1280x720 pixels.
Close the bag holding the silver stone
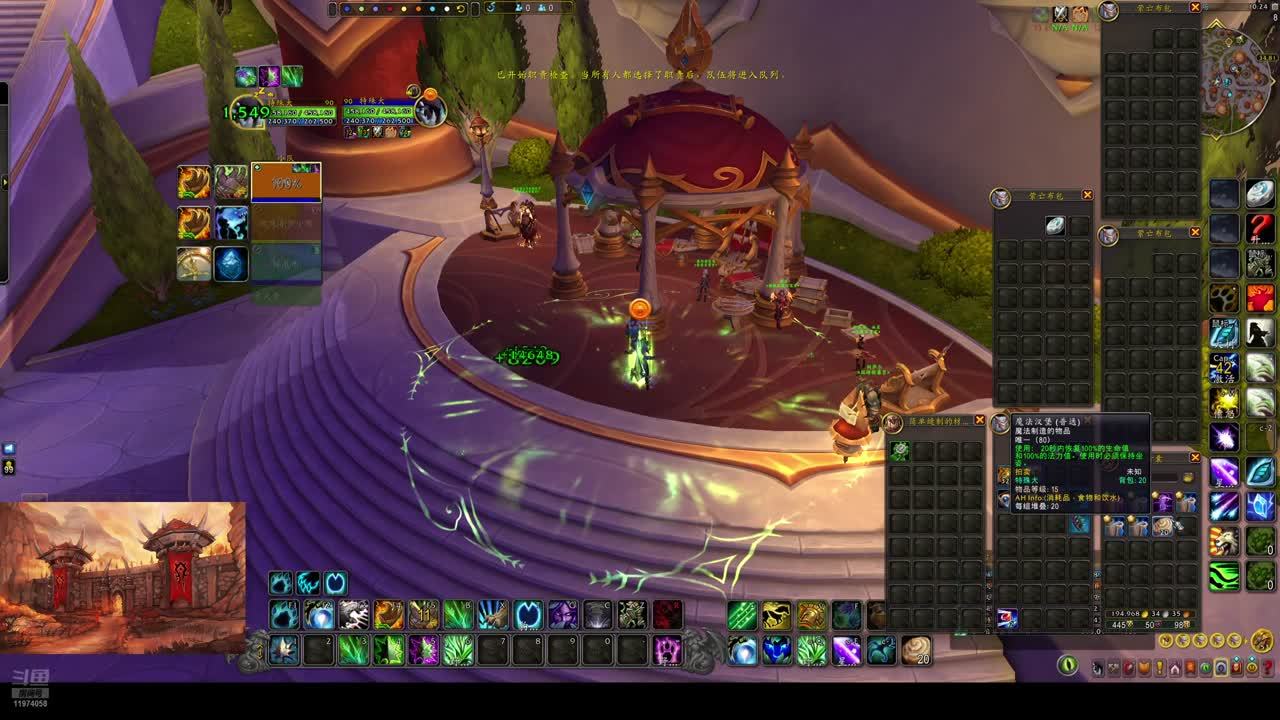point(1087,195)
